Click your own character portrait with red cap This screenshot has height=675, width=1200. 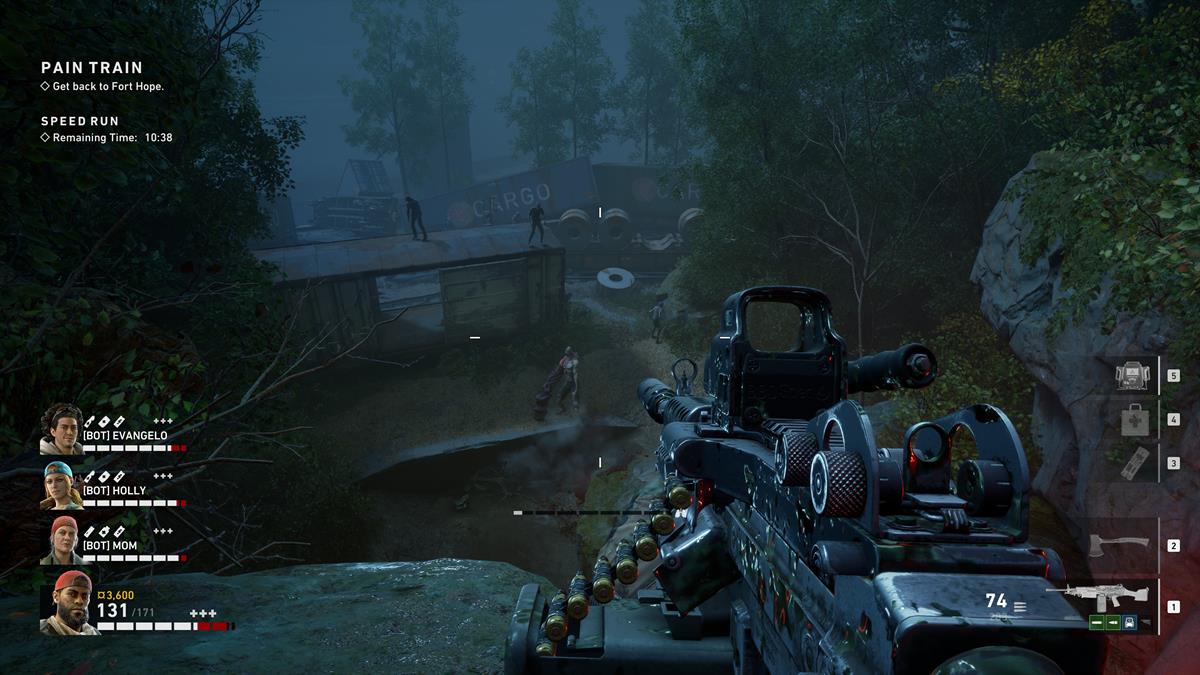point(69,603)
